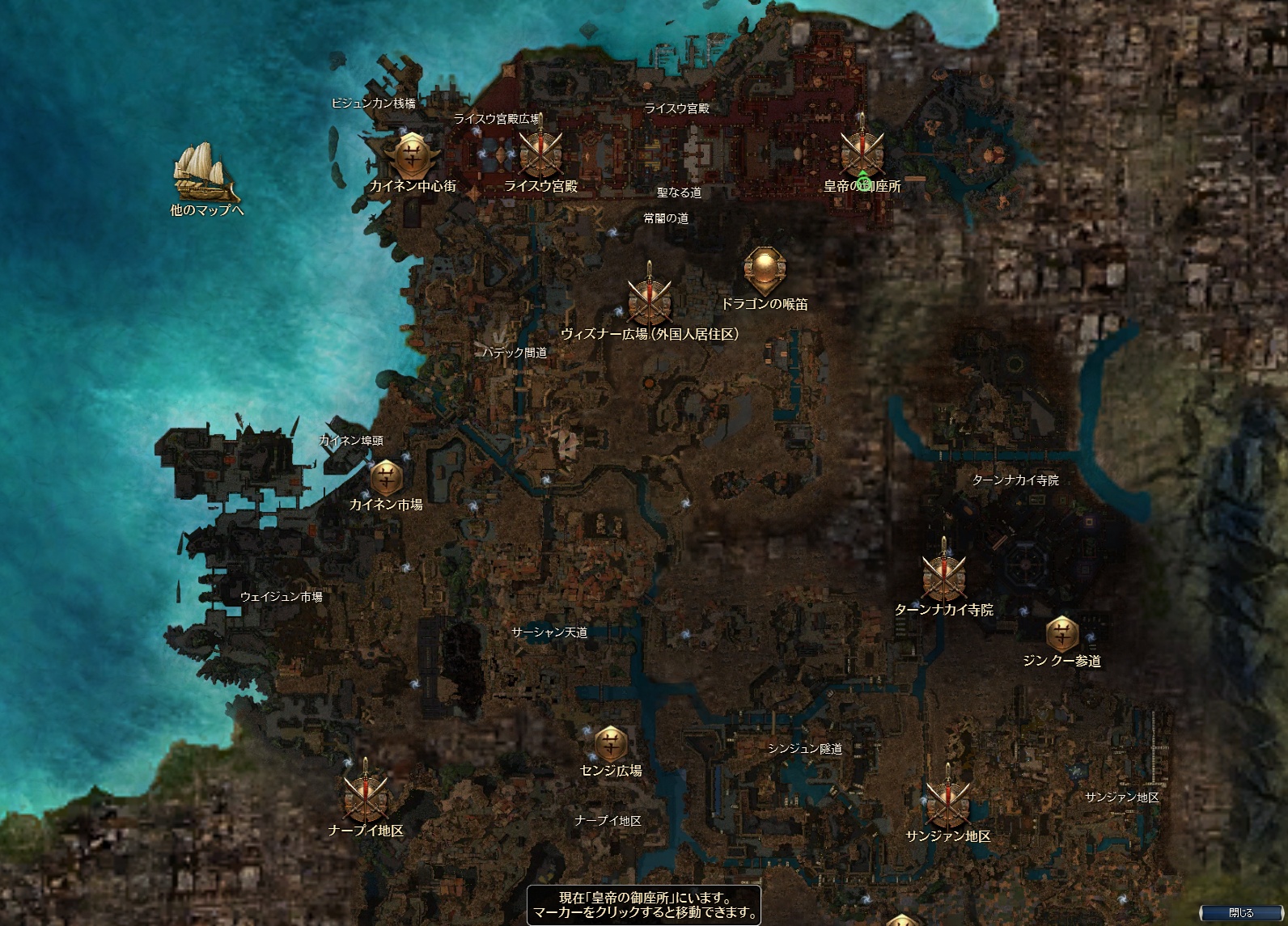Click the 他のマップへ ship icon
Screen dimensions: 1288x926
tap(205, 172)
